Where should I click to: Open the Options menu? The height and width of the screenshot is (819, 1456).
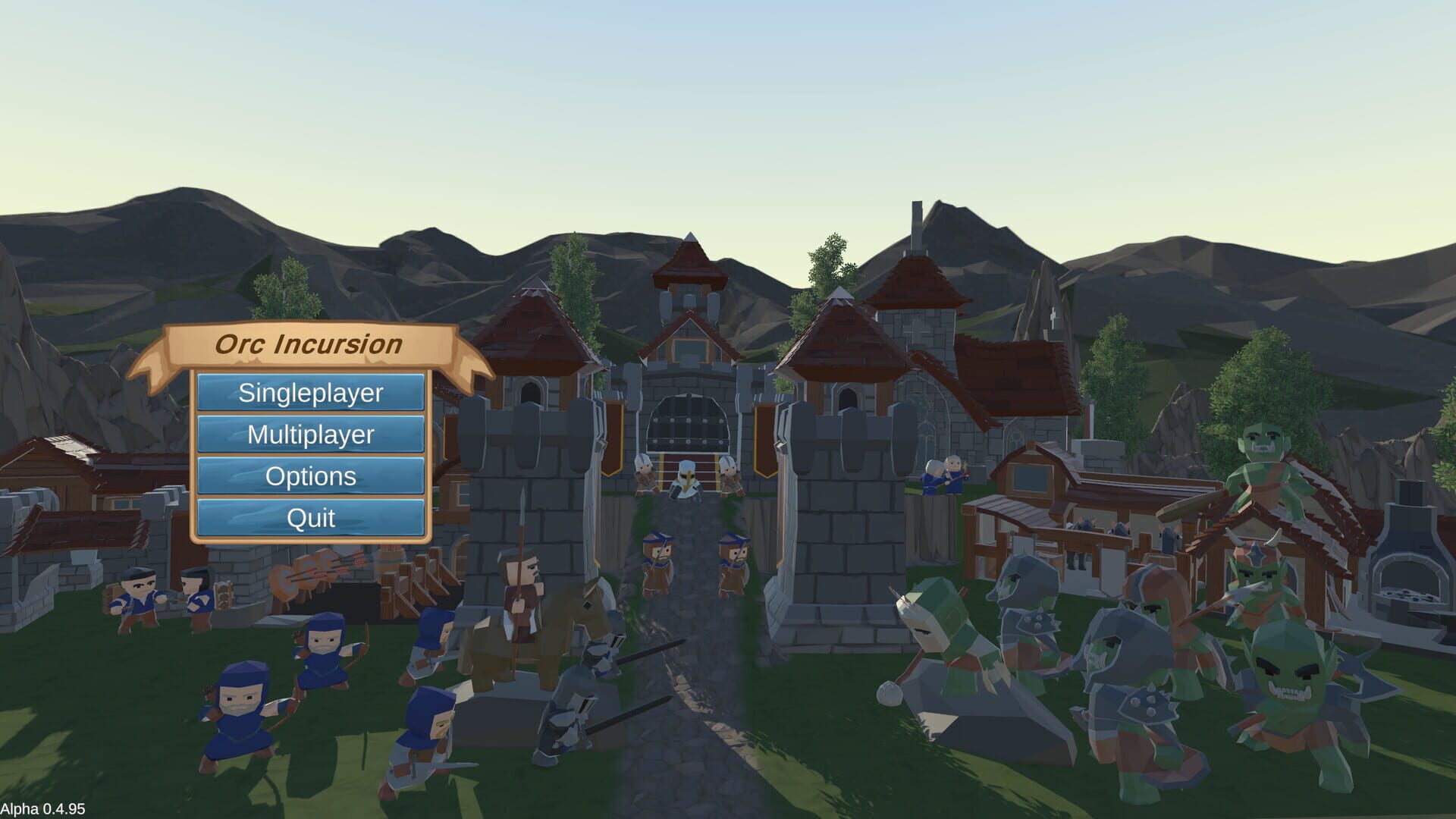pyautogui.click(x=310, y=476)
